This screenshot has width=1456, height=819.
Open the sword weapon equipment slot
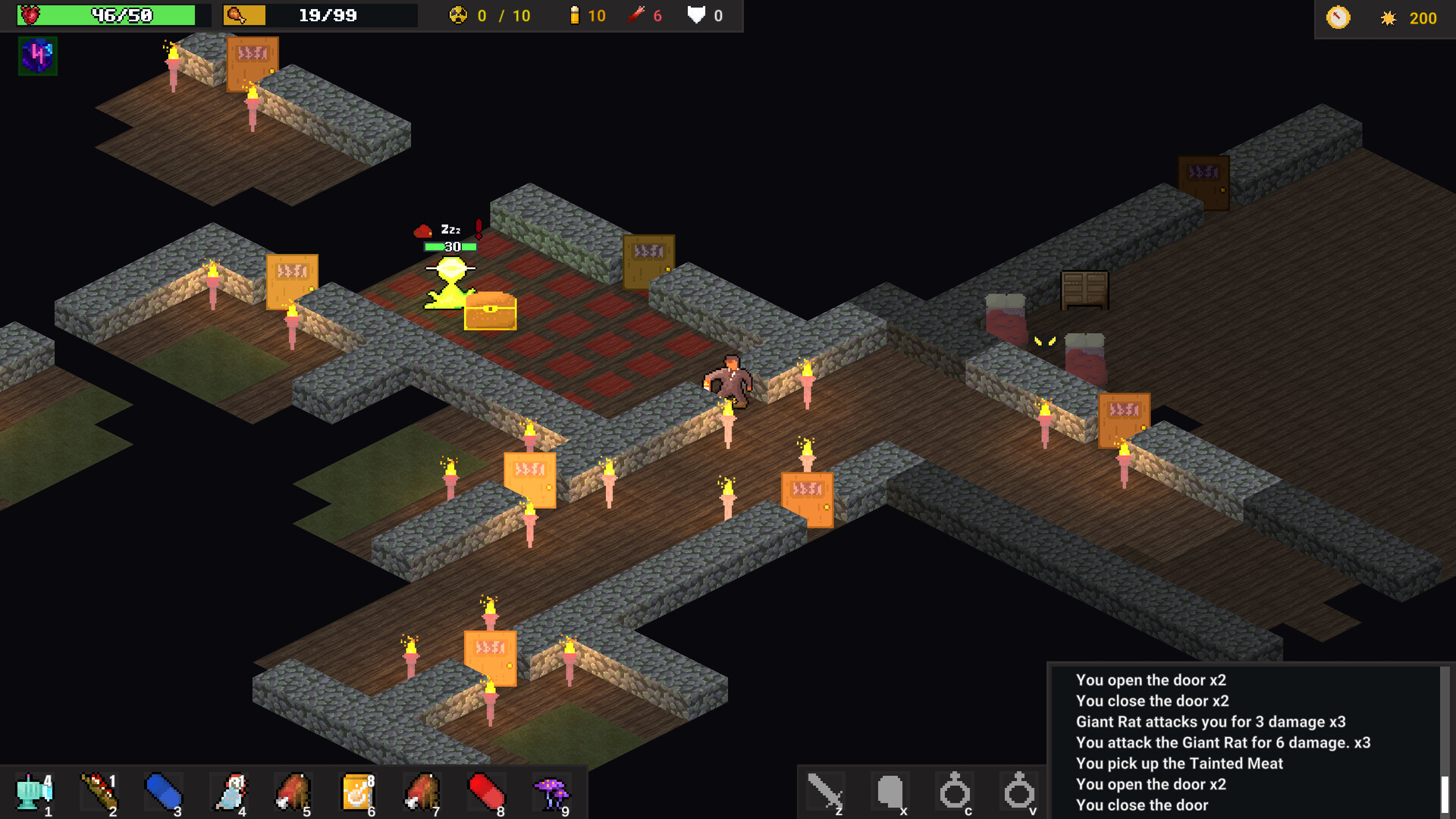coord(825,792)
